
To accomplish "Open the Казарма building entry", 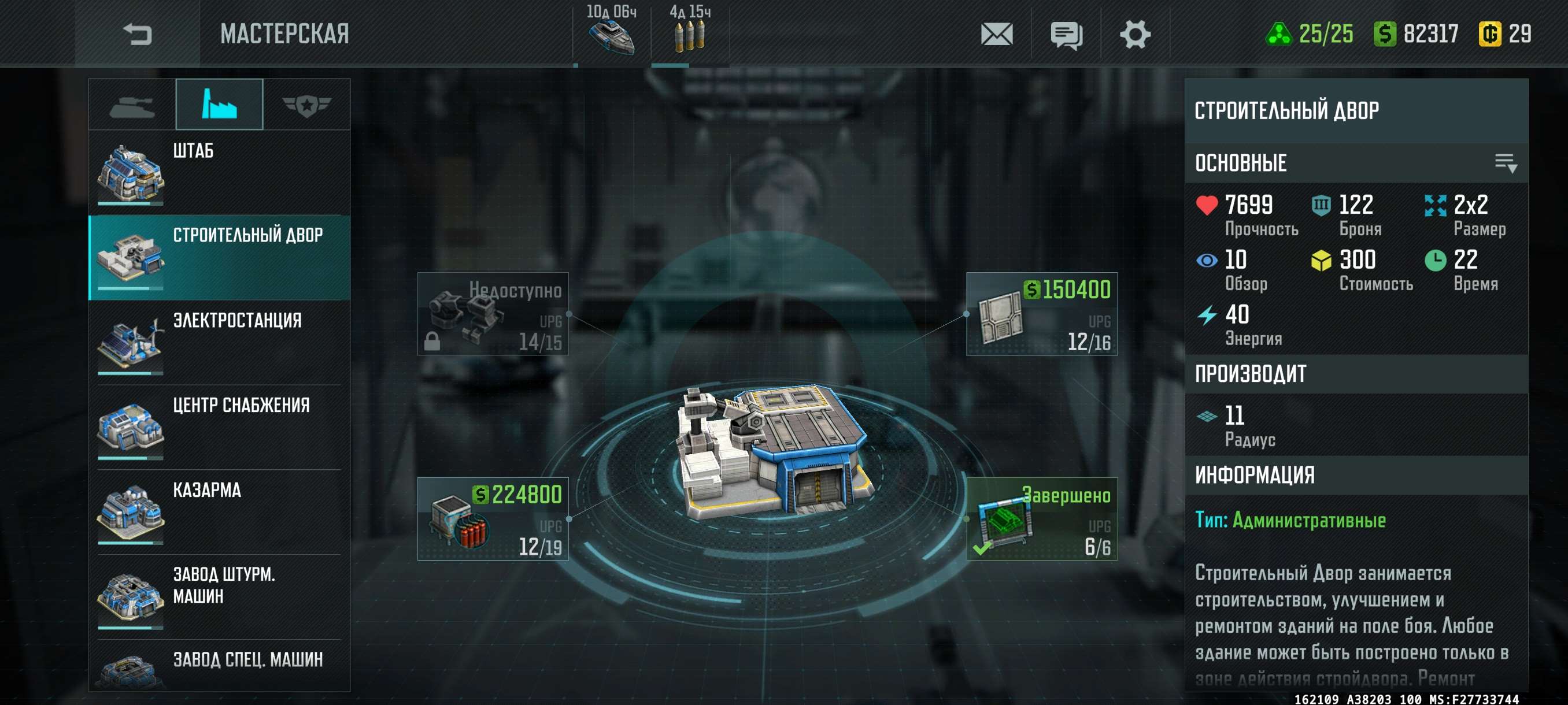I will [x=219, y=511].
